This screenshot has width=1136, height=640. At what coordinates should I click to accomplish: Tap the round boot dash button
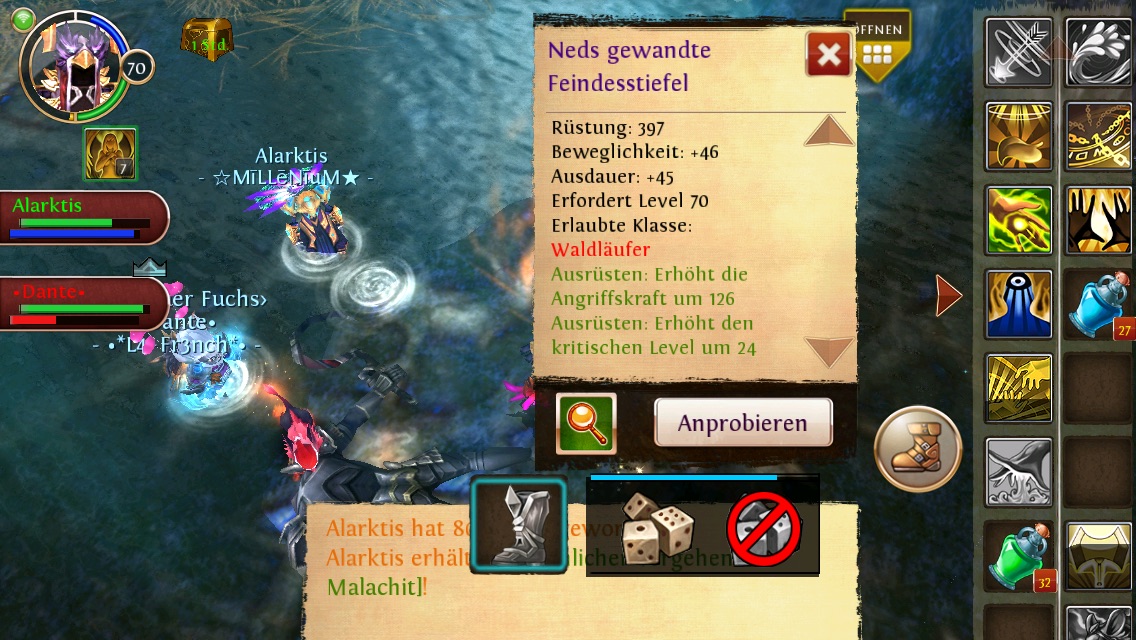point(917,449)
